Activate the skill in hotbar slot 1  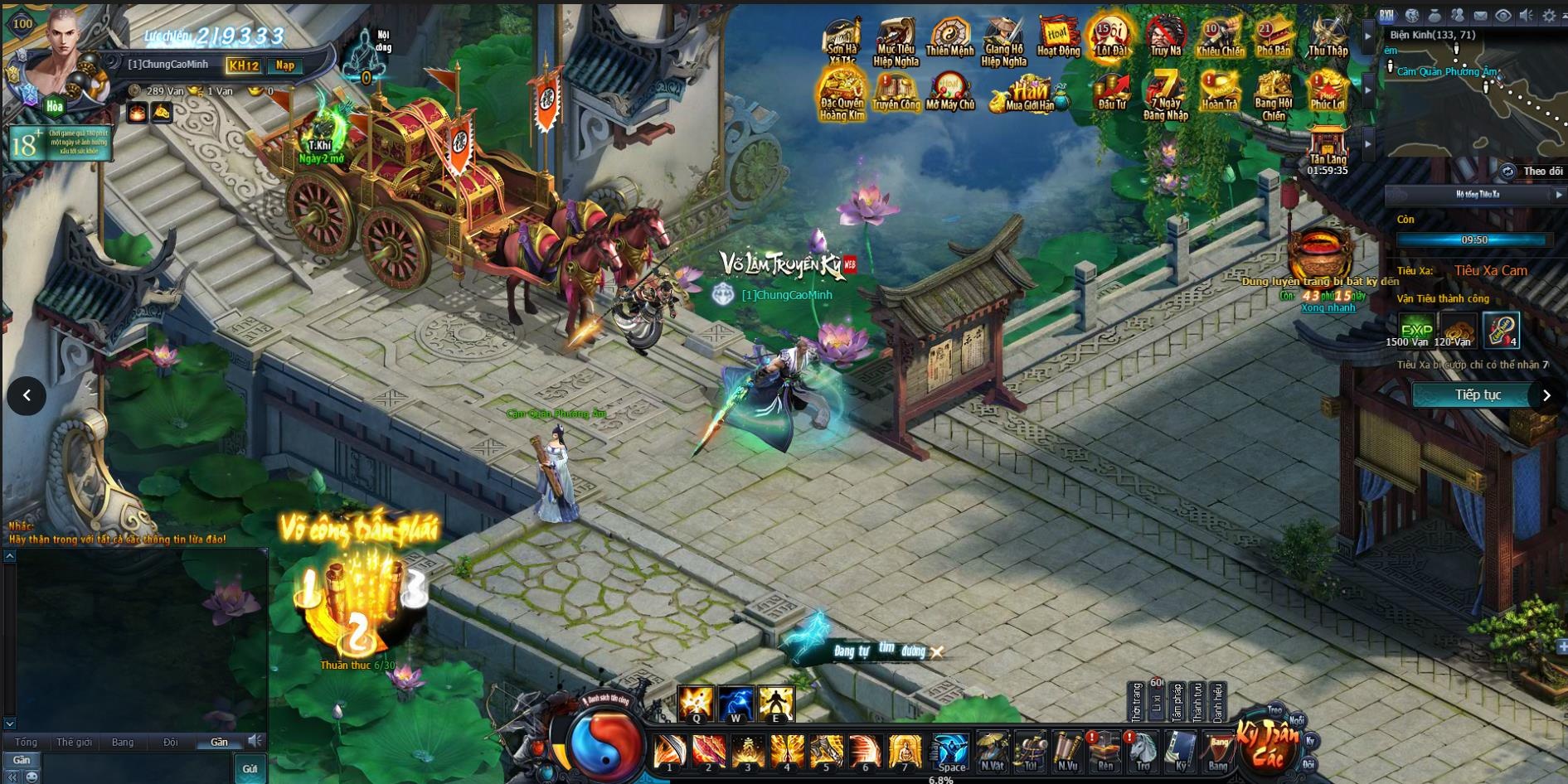tap(669, 752)
